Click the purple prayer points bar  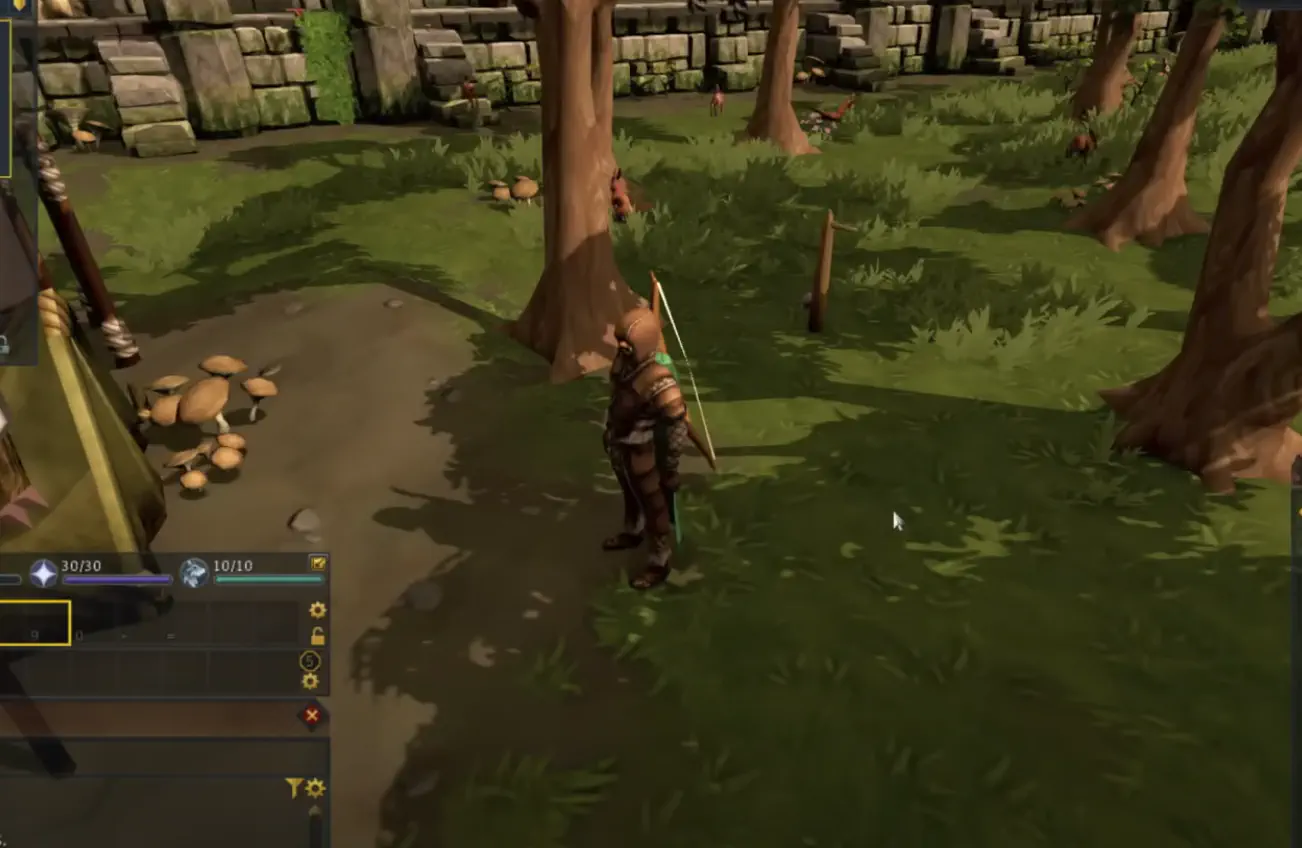pyautogui.click(x=116, y=578)
